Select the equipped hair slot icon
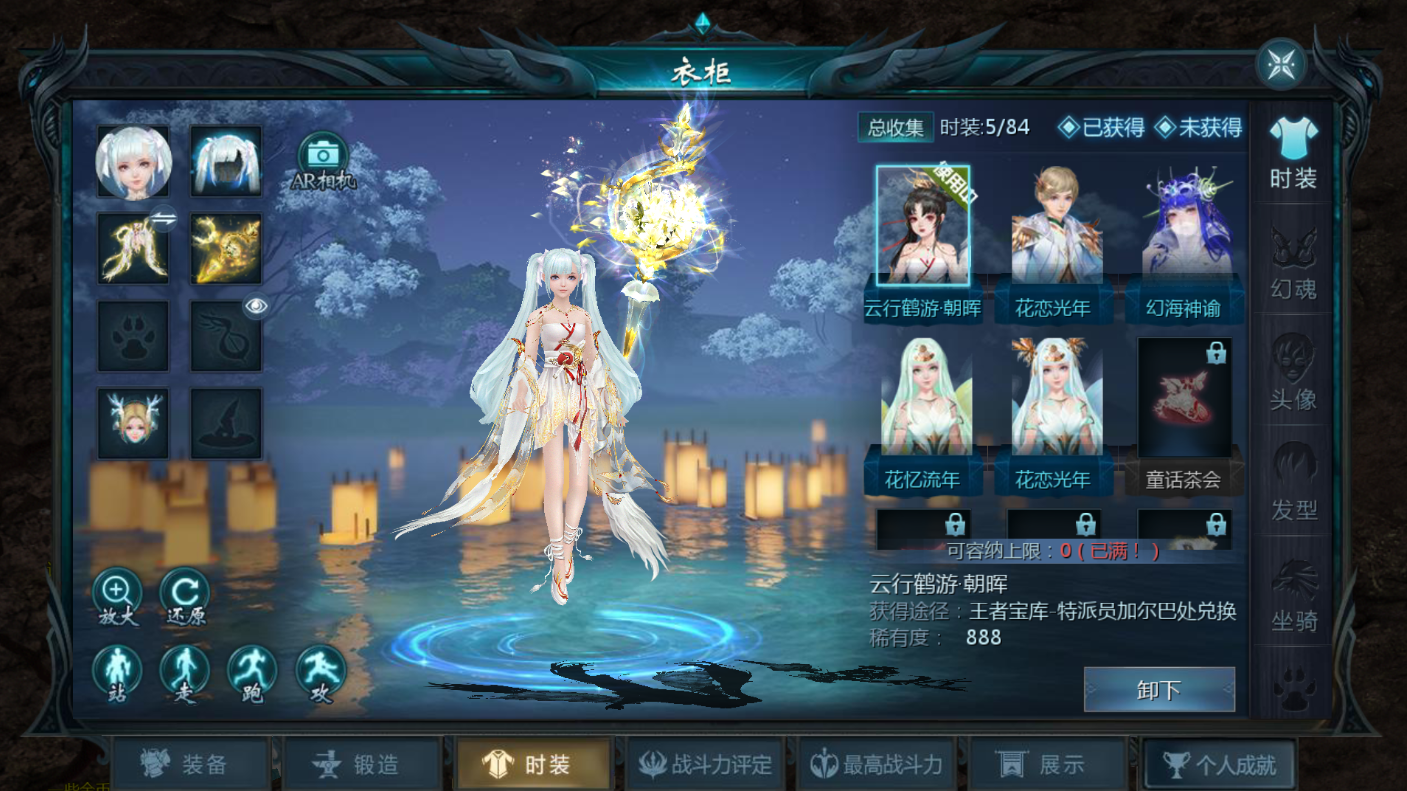The image size is (1407, 791). (x=226, y=161)
